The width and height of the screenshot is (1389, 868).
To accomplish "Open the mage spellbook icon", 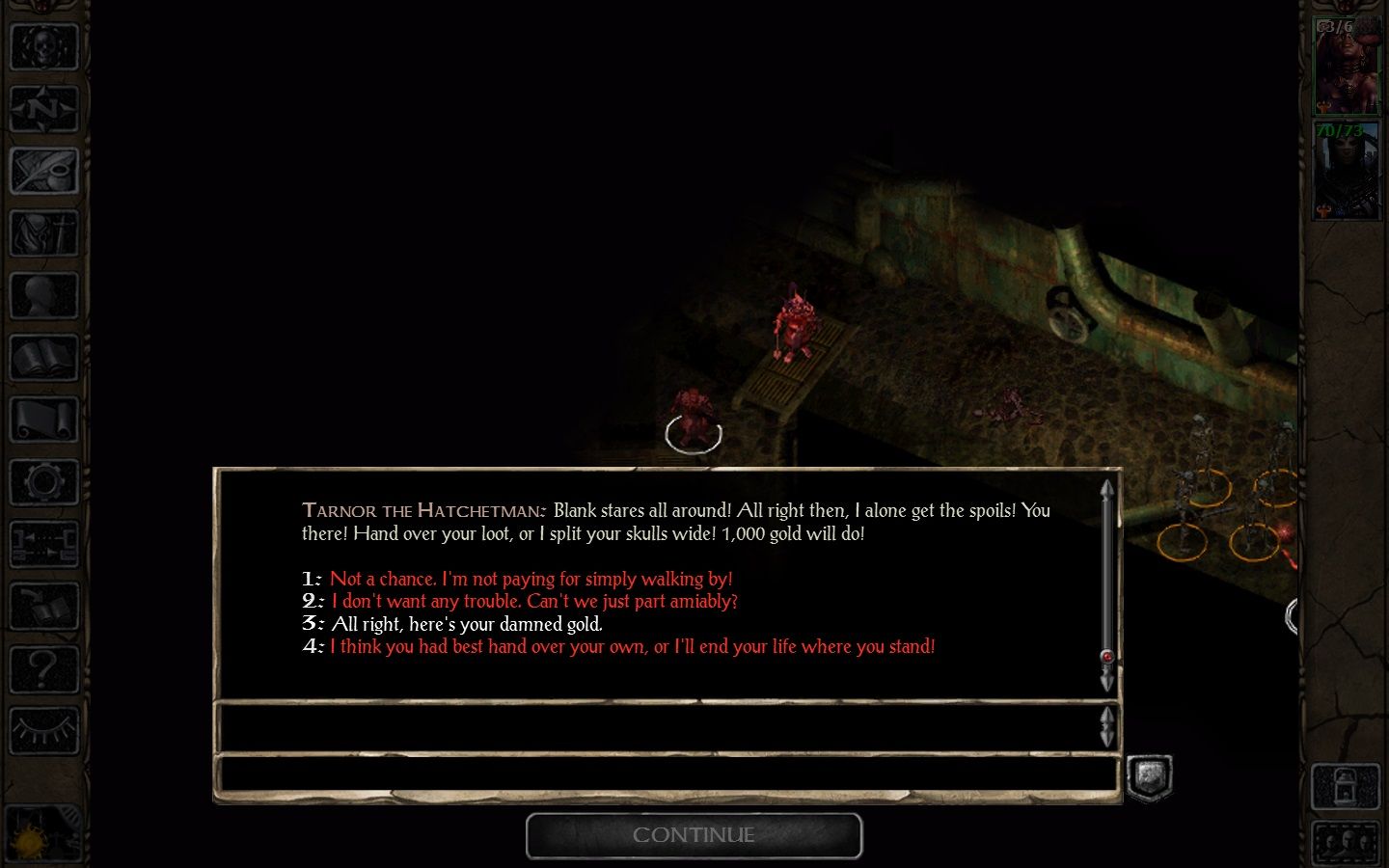I will 43,359.
